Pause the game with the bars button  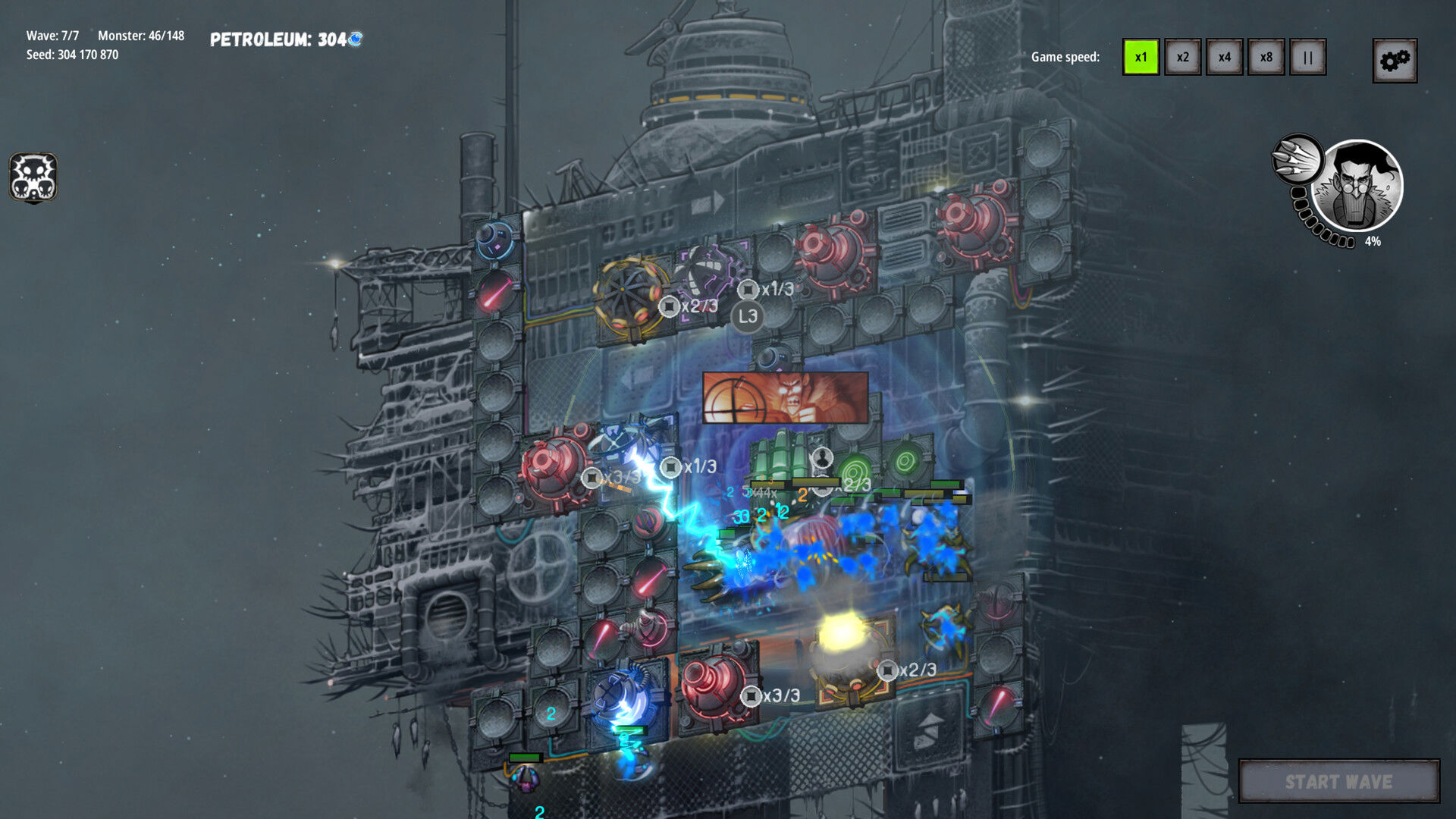[x=1307, y=57]
